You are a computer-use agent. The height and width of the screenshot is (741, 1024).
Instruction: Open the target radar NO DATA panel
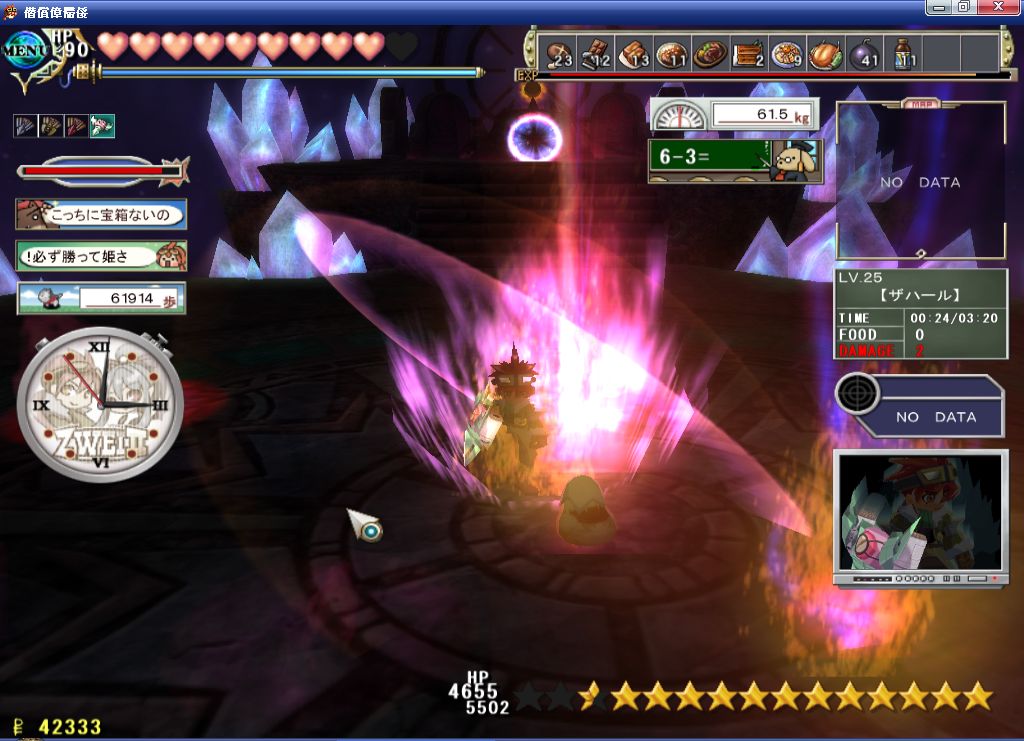pyautogui.click(x=920, y=405)
